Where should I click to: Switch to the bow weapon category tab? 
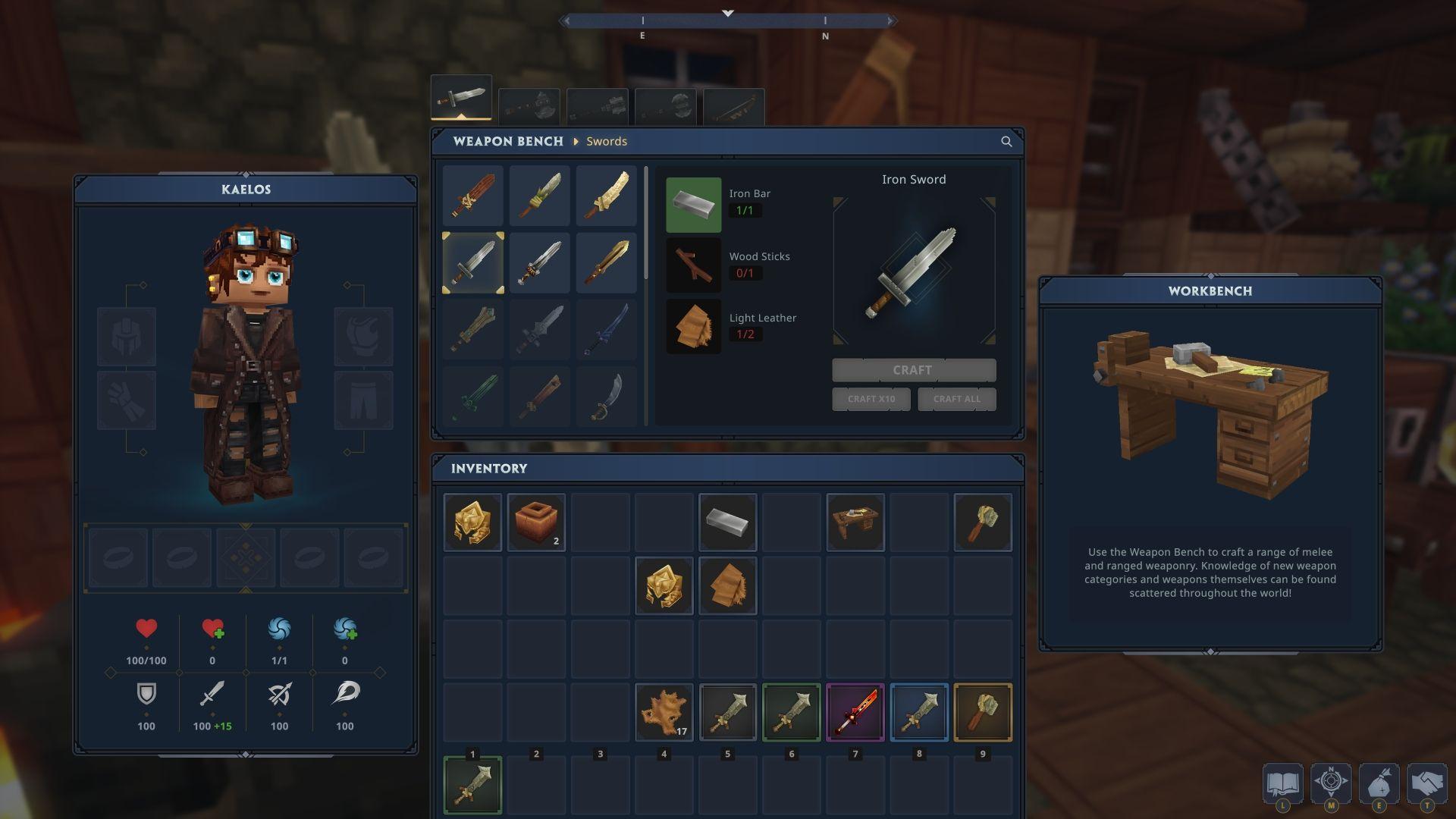732,106
